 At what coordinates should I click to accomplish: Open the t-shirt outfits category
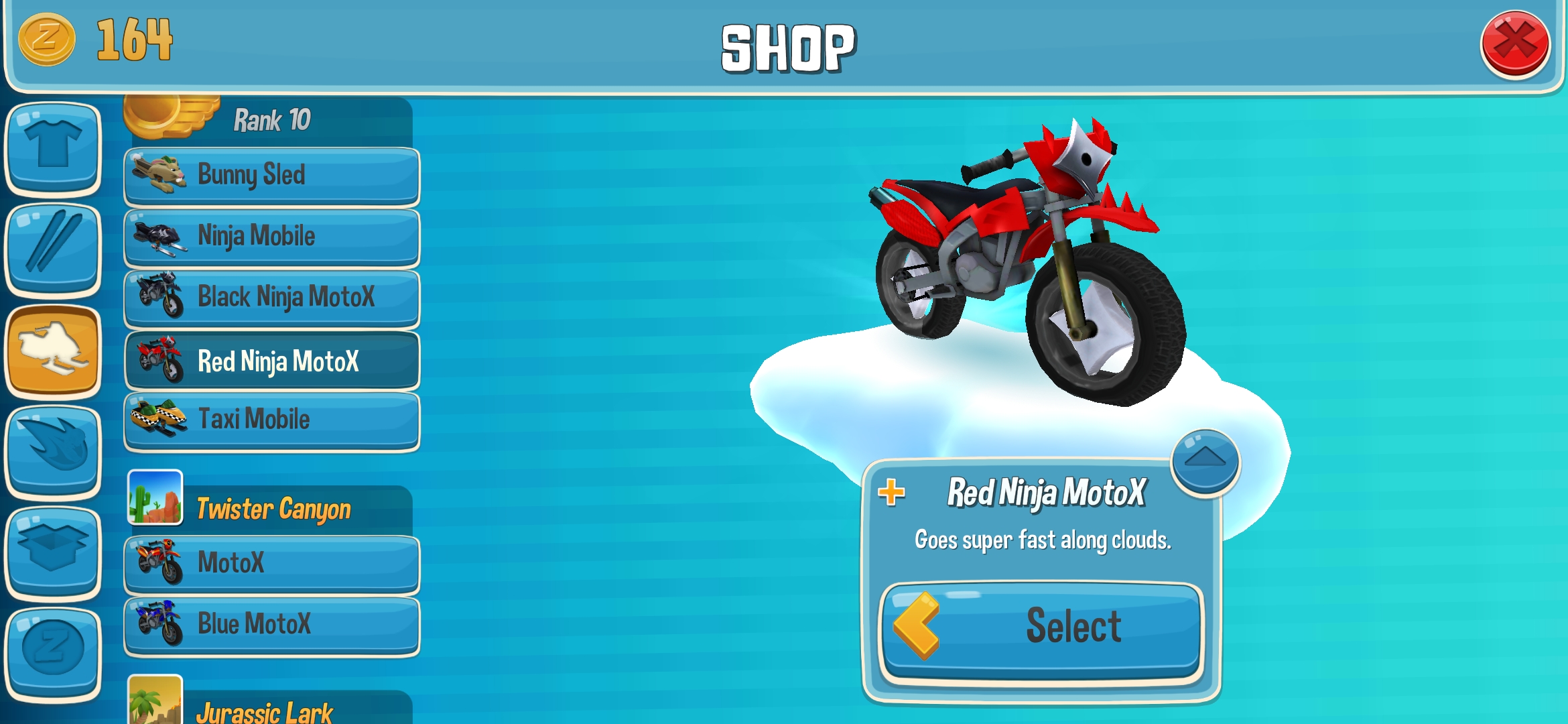(x=53, y=147)
